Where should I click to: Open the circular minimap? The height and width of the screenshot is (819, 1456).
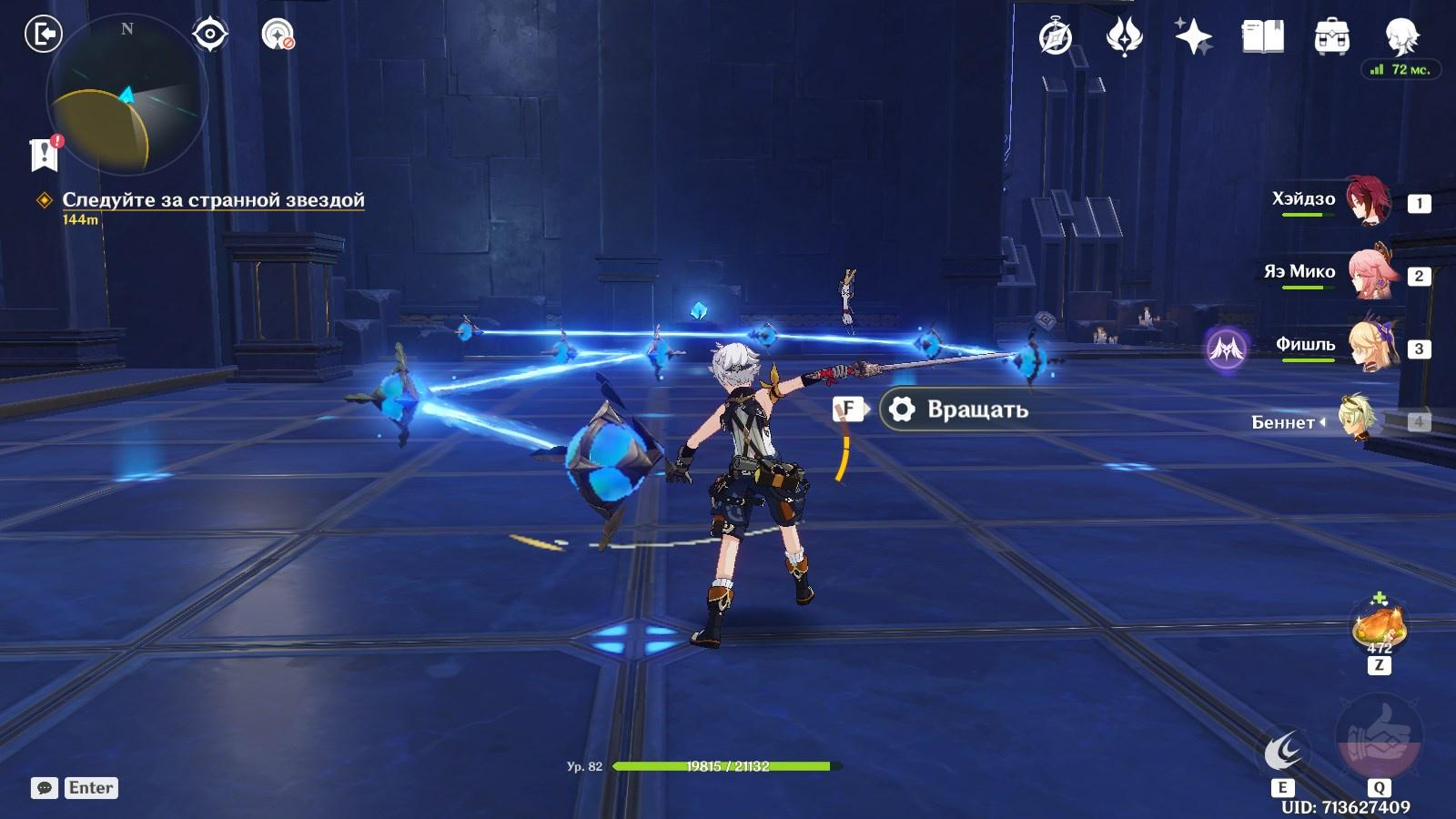tap(126, 94)
